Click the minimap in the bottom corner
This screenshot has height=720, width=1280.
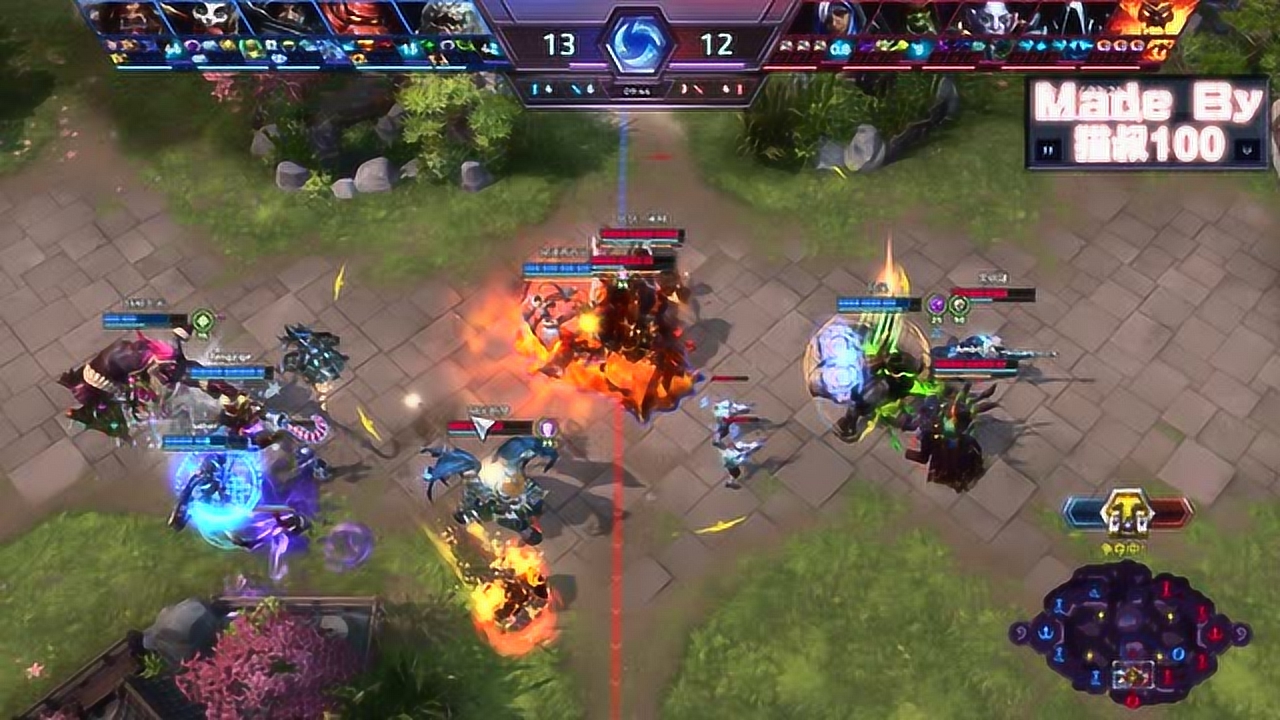tap(1130, 630)
